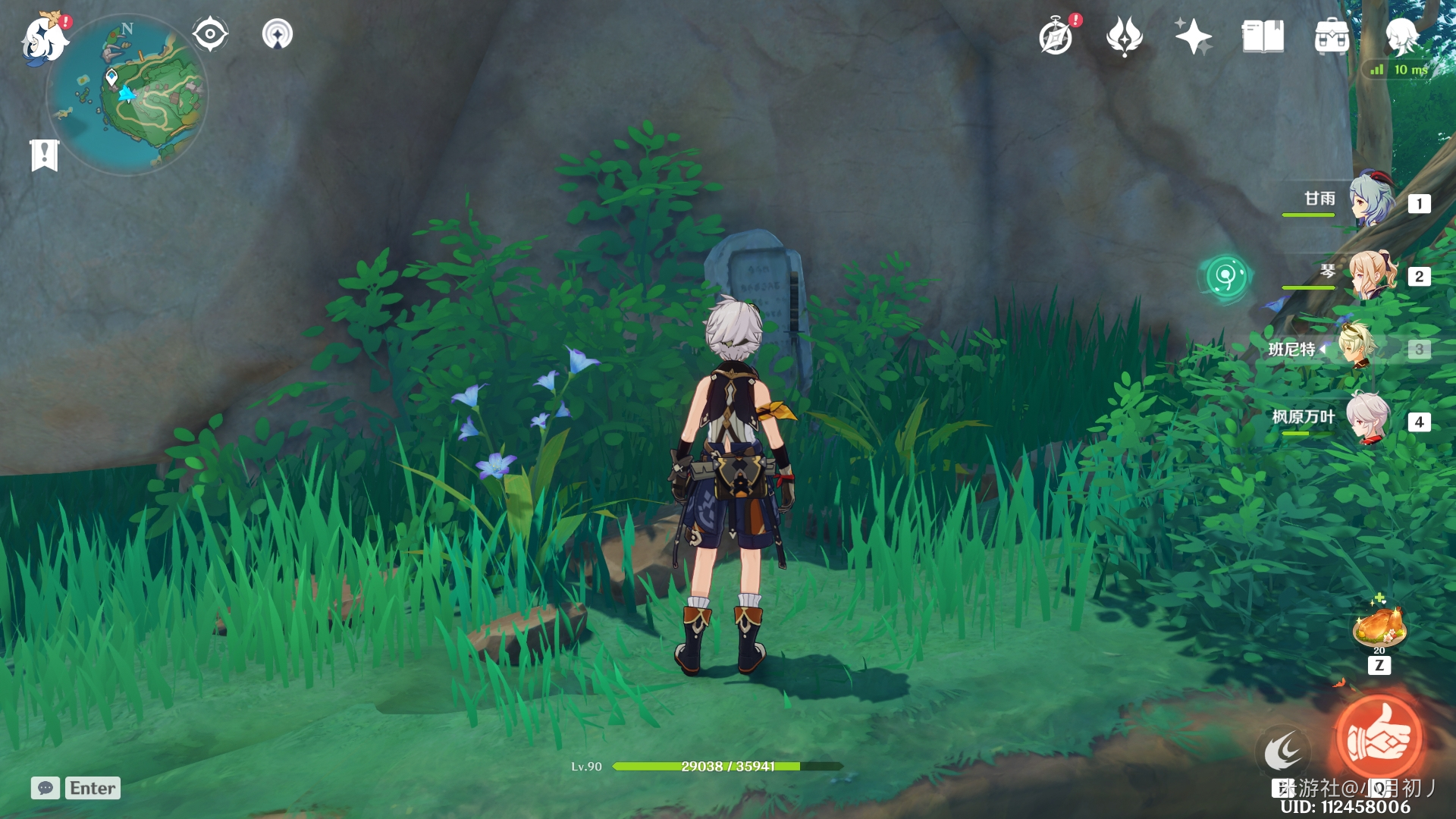
Task: Open the quest tracker bookmark icon
Action: coord(45,155)
